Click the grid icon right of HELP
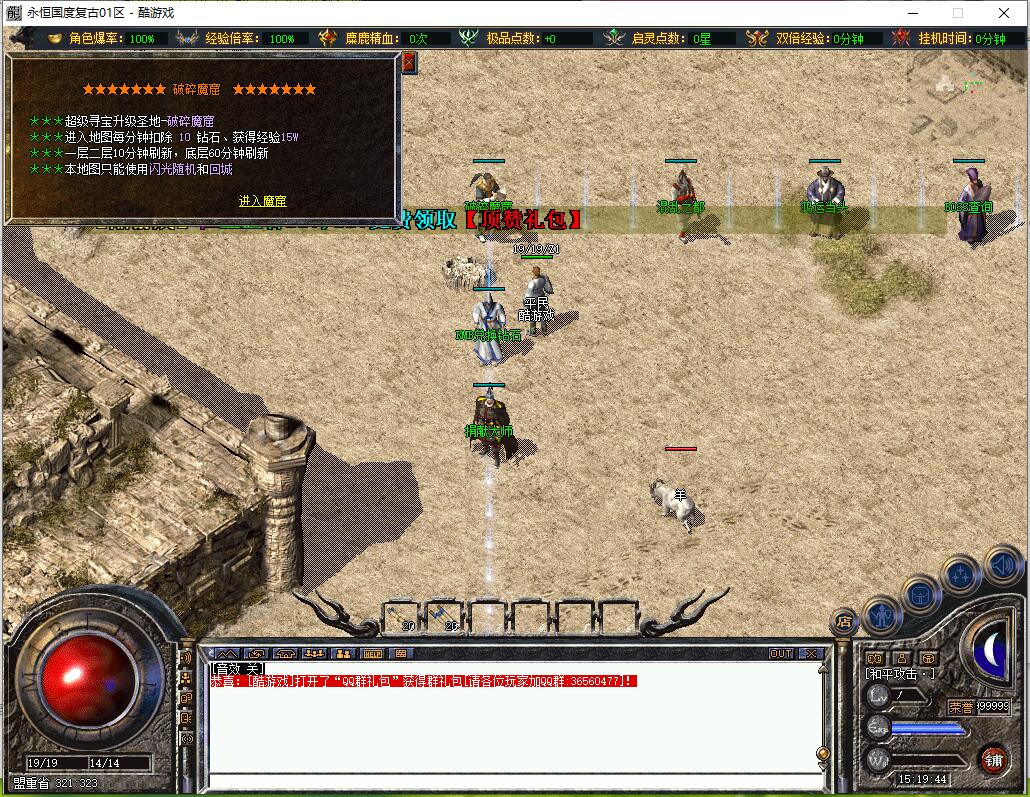The height and width of the screenshot is (797, 1030). tap(400, 654)
